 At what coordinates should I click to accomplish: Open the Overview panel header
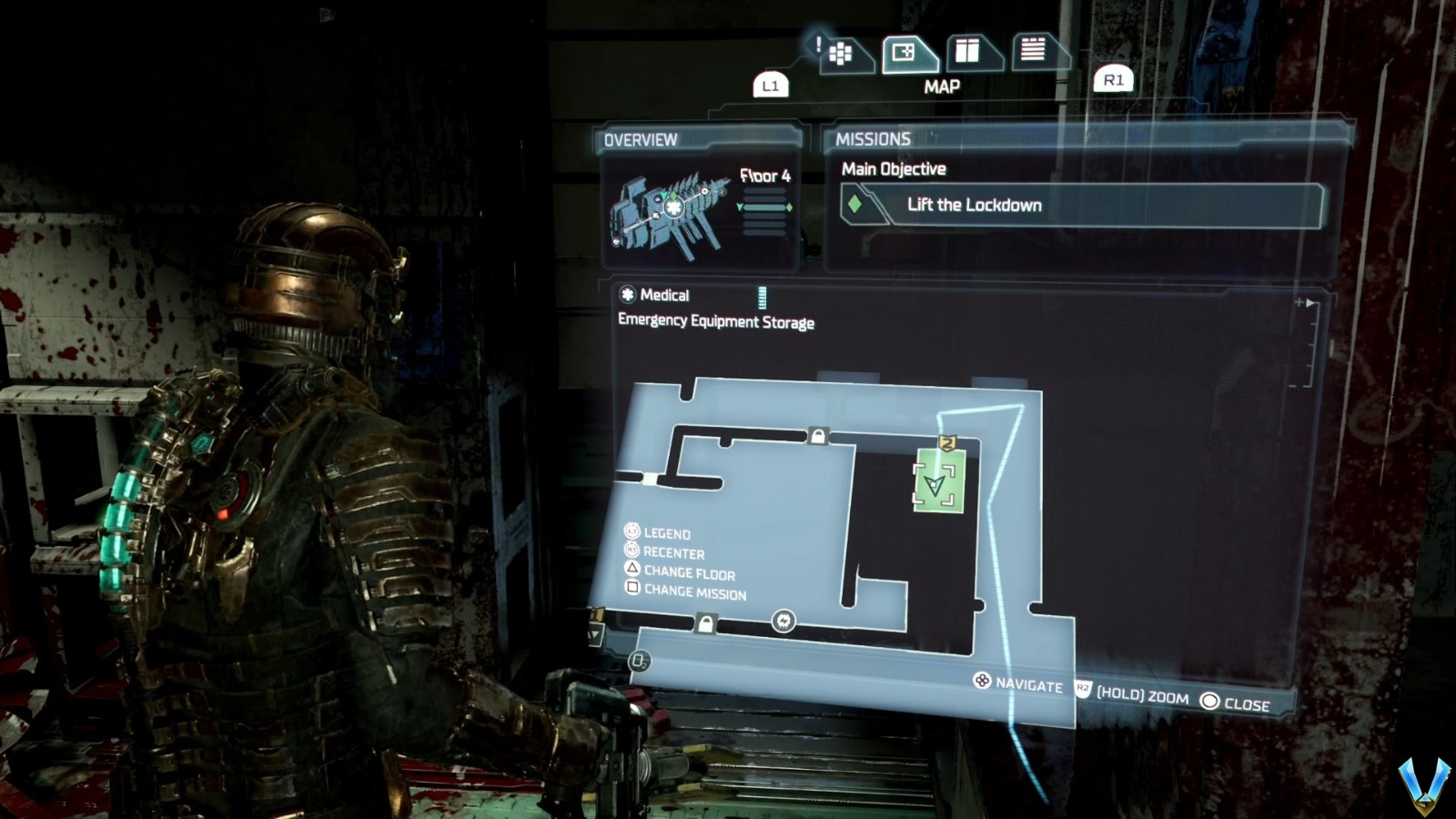click(639, 139)
